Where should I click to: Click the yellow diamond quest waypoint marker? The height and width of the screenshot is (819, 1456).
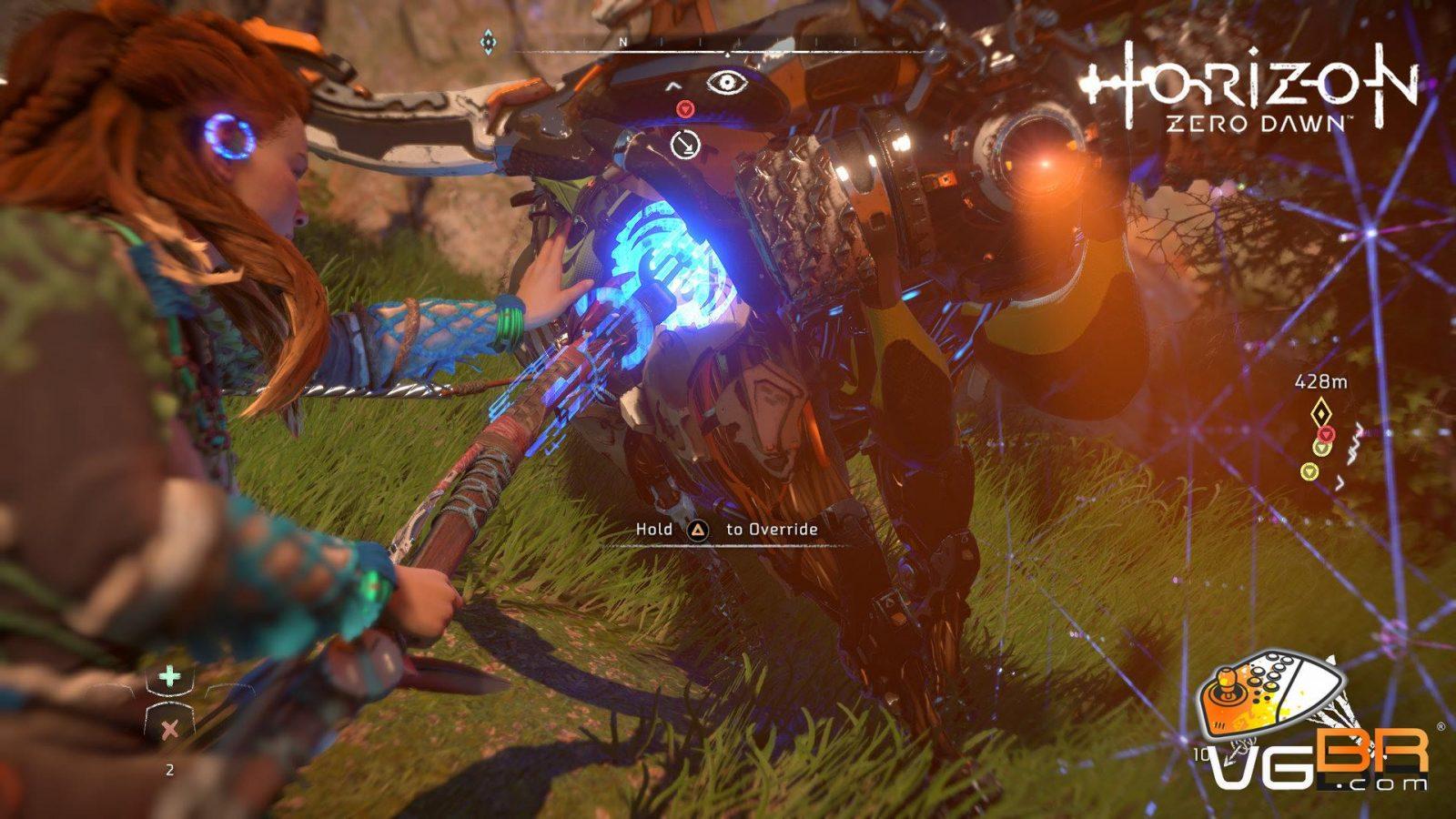coord(1320,412)
